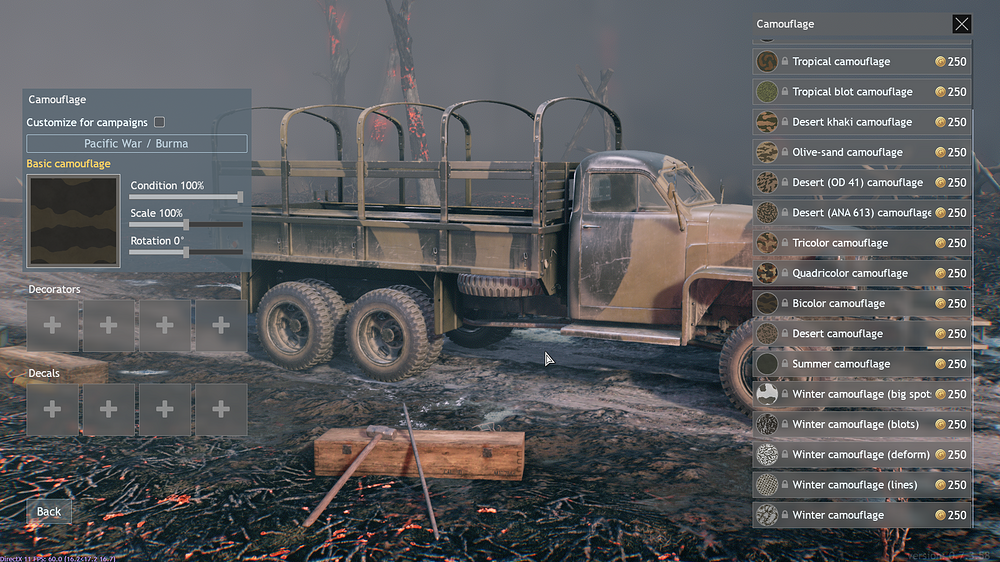Choose Desert (ANA 613) camouflage
Screen dimensions: 1000x562
(861, 213)
